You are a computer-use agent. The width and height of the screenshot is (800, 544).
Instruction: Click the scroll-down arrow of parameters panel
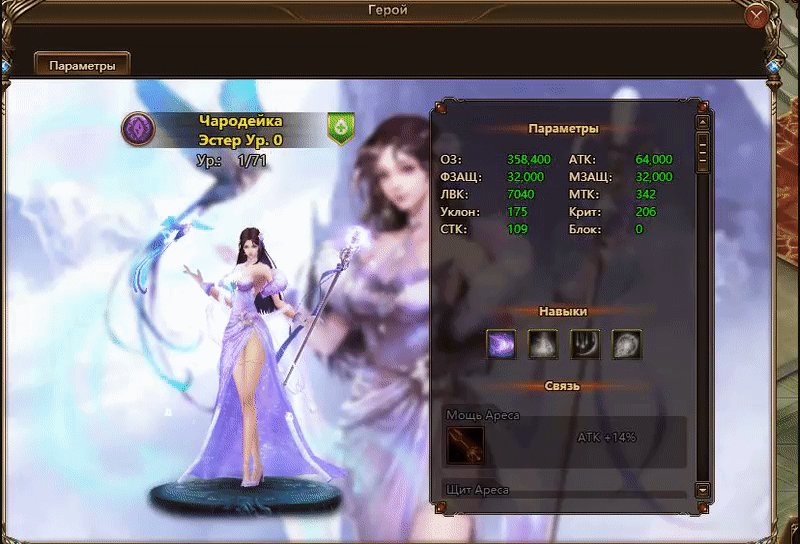703,490
